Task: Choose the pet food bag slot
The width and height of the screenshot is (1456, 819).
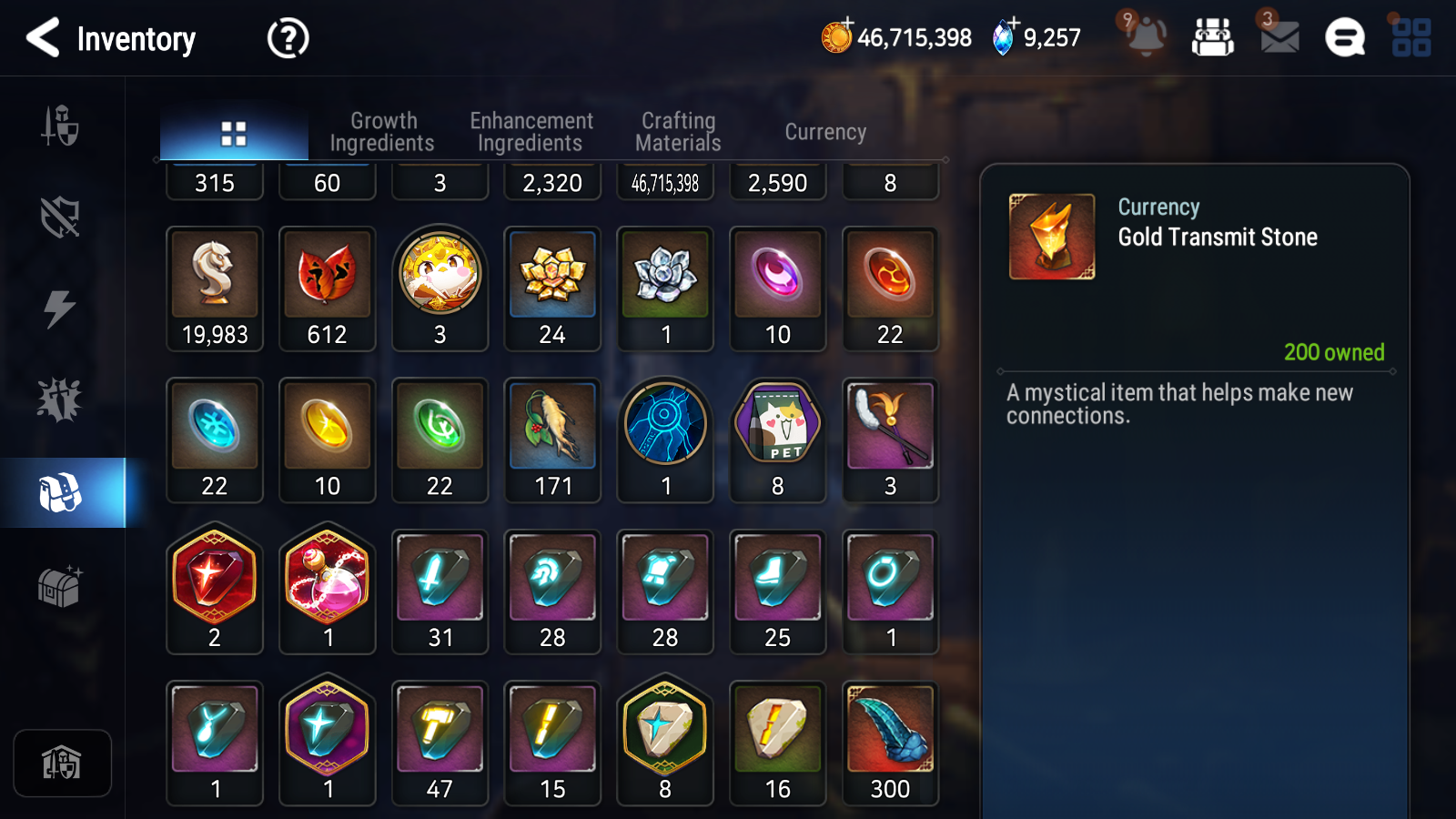Action: (777, 440)
